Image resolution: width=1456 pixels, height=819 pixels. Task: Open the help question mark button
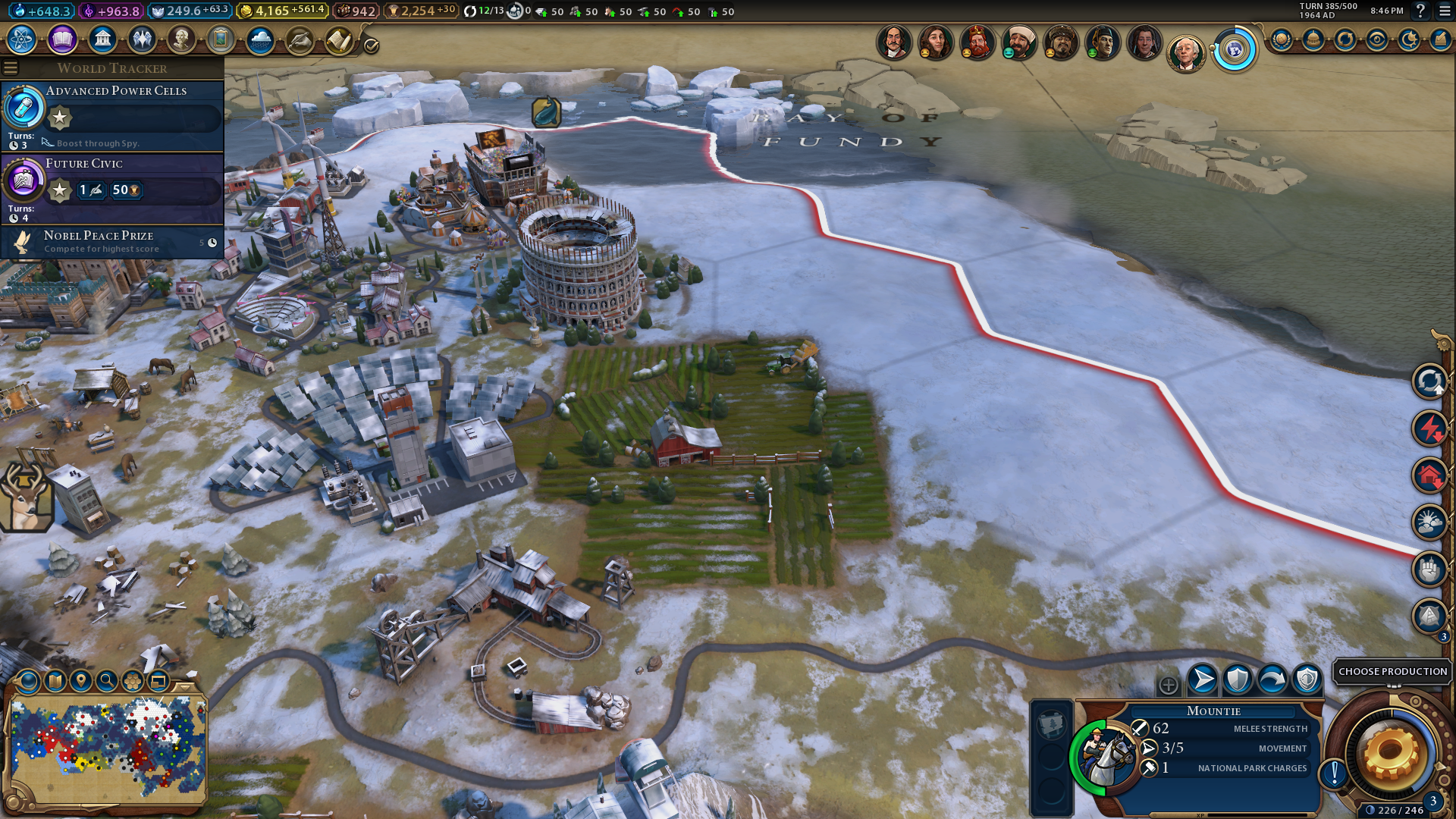tap(1420, 11)
